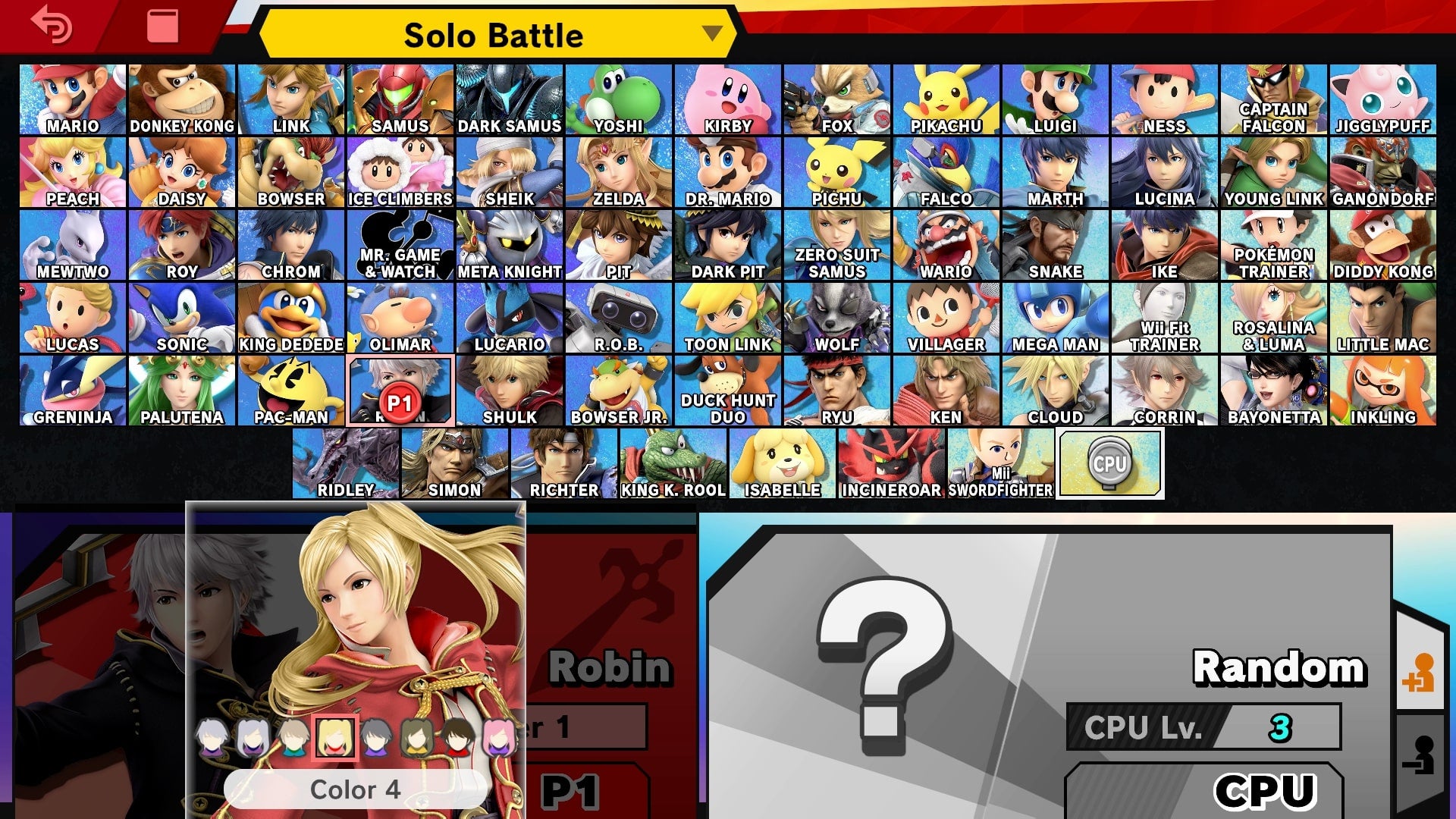Click the CPU token on the roster

(x=1109, y=463)
